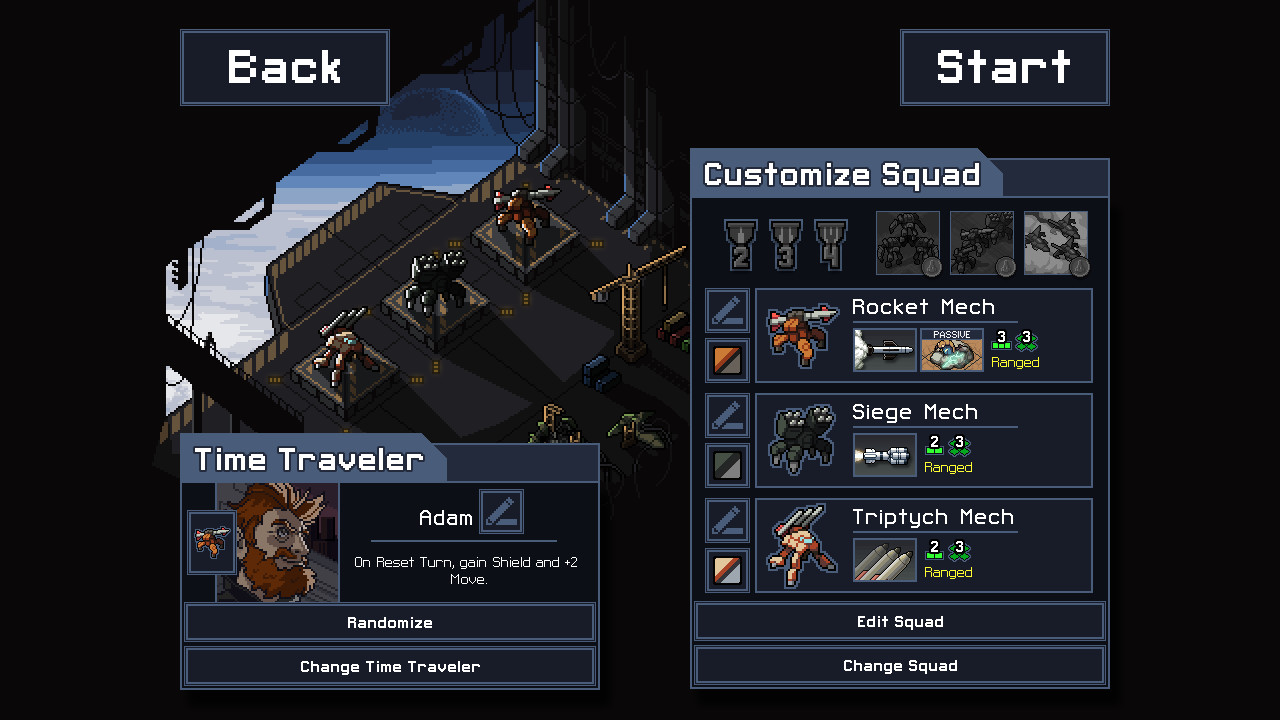Viewport: 1280px width, 720px height.
Task: Click the Passive ability icon on Rocket Mech
Action: pyautogui.click(x=950, y=350)
